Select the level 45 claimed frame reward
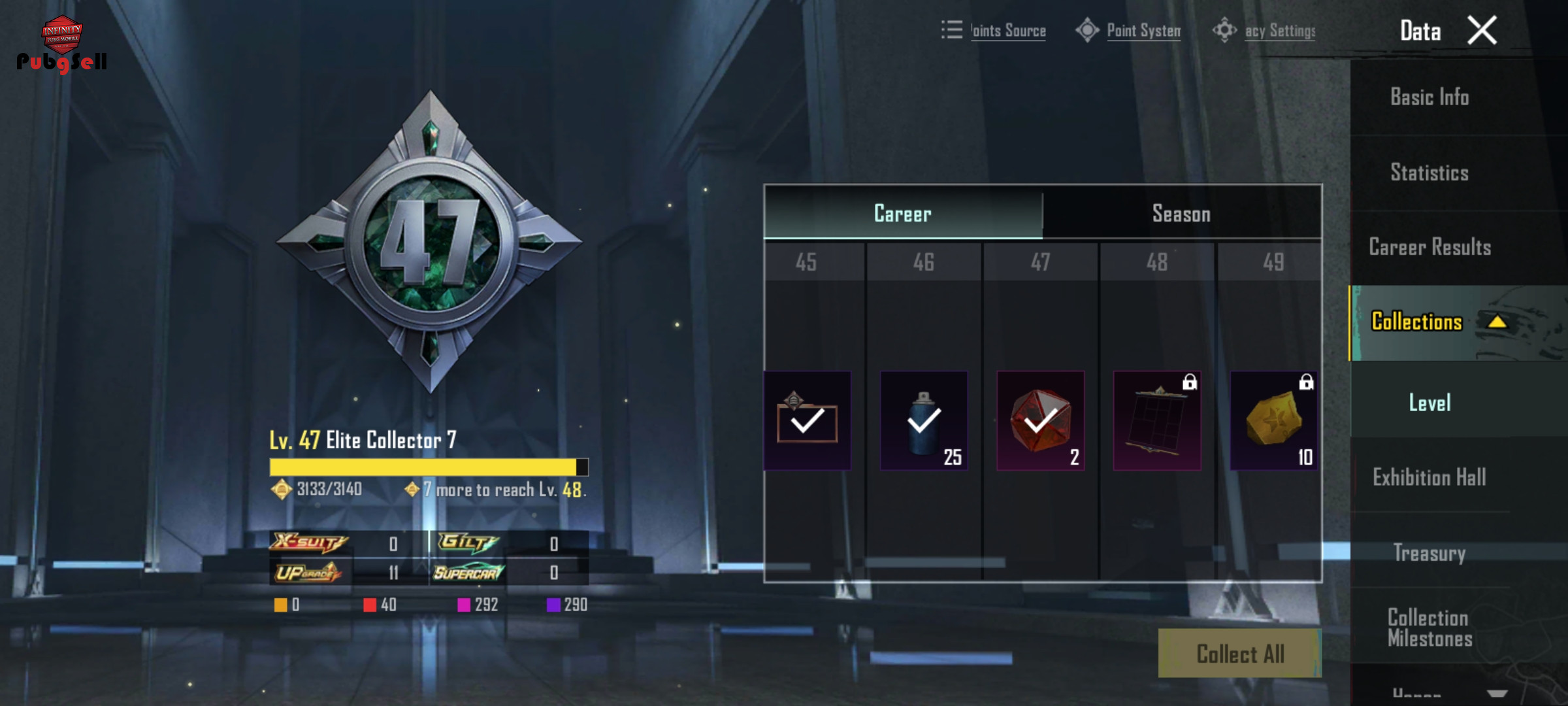The height and width of the screenshot is (706, 1568). point(808,421)
